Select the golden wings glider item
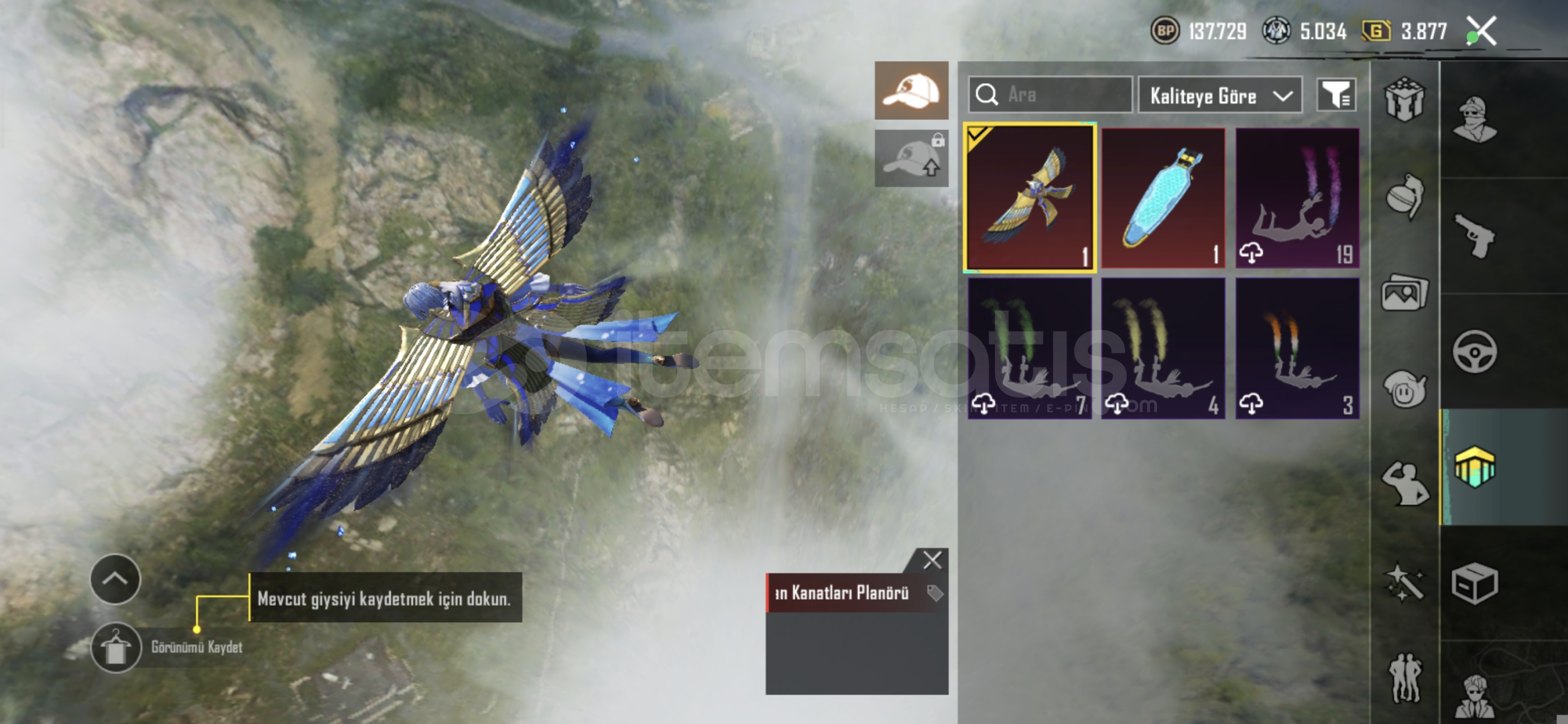This screenshot has width=1568, height=724. point(1030,198)
